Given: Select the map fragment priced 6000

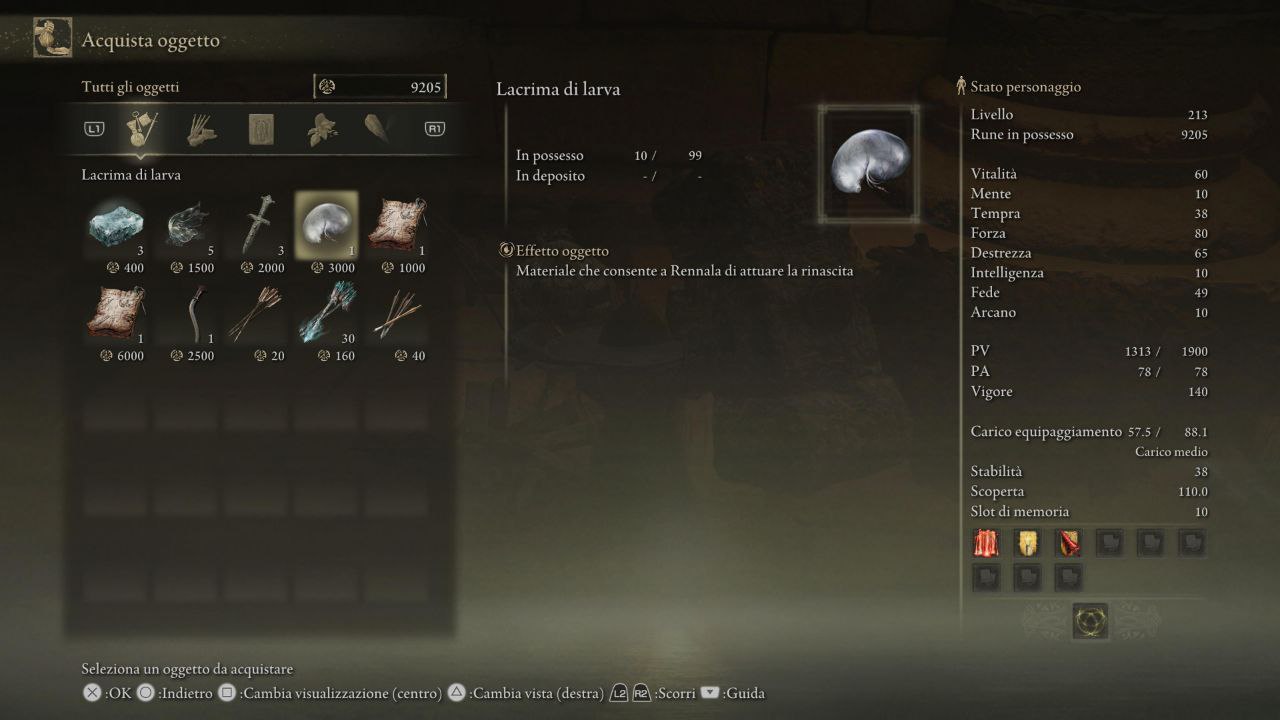Looking at the screenshot, I should [115, 311].
